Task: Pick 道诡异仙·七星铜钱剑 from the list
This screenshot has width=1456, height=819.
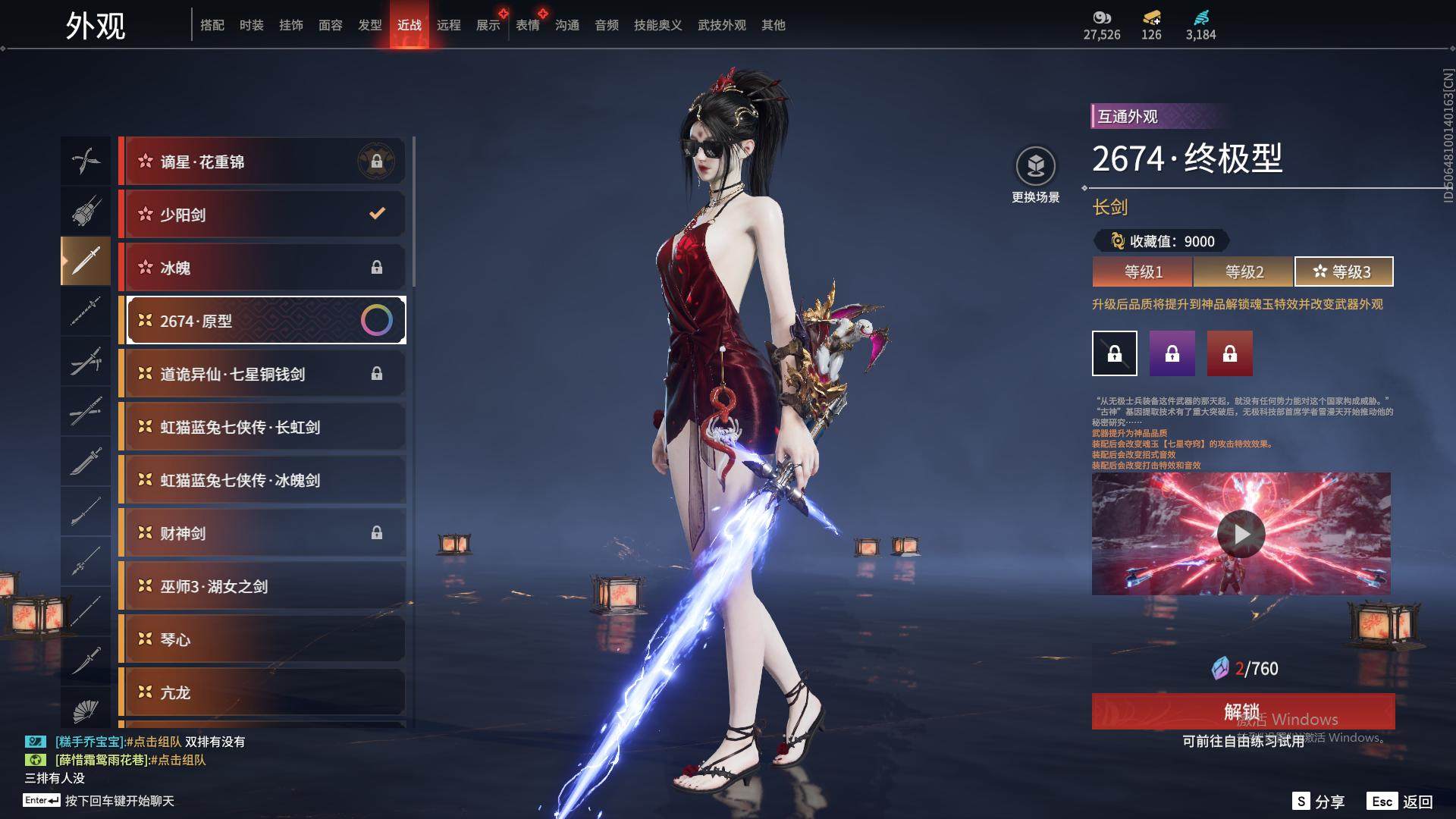Action: [x=262, y=374]
